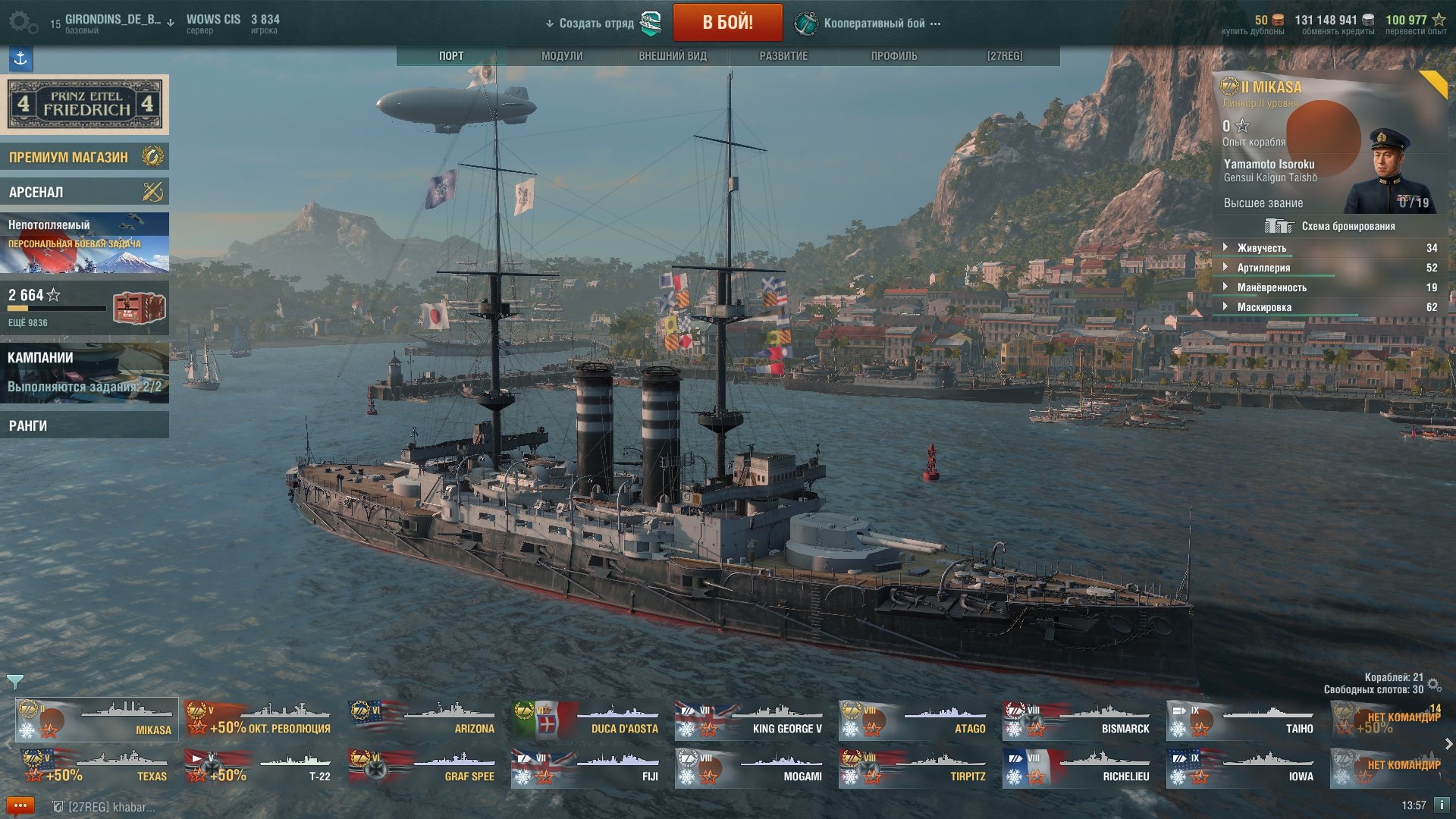View the Схема бронирования armor layout
This screenshot has width=1456, height=819.
[x=1331, y=226]
